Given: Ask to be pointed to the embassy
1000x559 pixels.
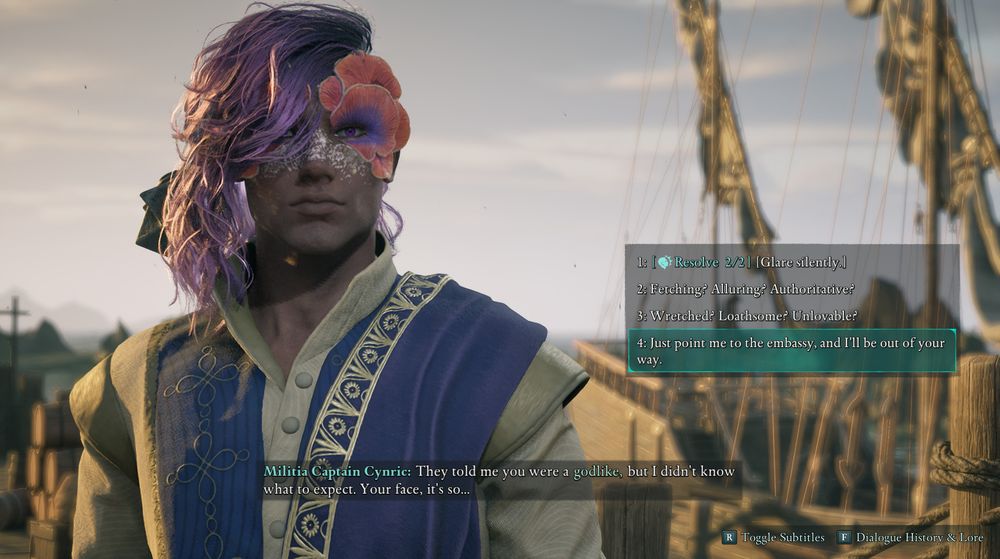Looking at the screenshot, I should pyautogui.click(x=790, y=351).
